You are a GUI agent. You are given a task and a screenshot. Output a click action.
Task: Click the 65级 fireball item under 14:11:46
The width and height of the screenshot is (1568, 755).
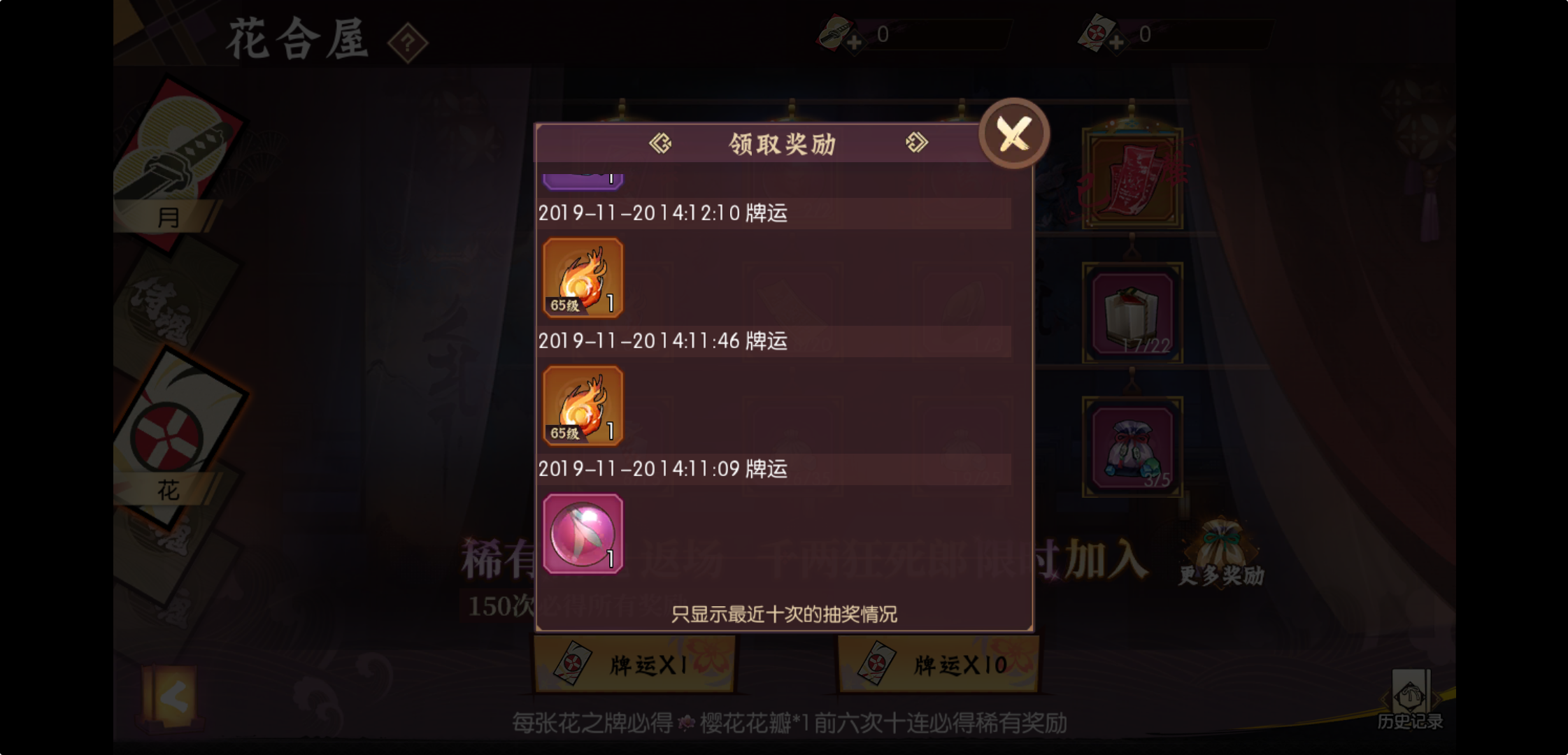[583, 405]
